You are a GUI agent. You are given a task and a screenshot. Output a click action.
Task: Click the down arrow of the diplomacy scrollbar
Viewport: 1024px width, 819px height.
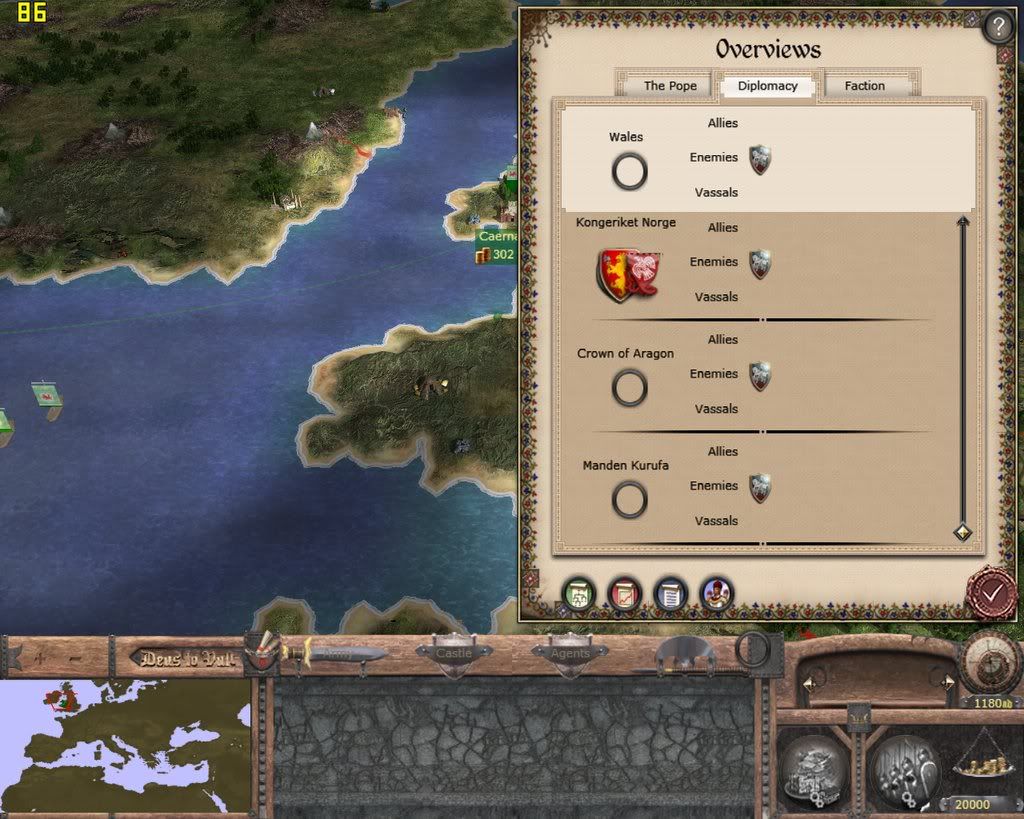963,532
